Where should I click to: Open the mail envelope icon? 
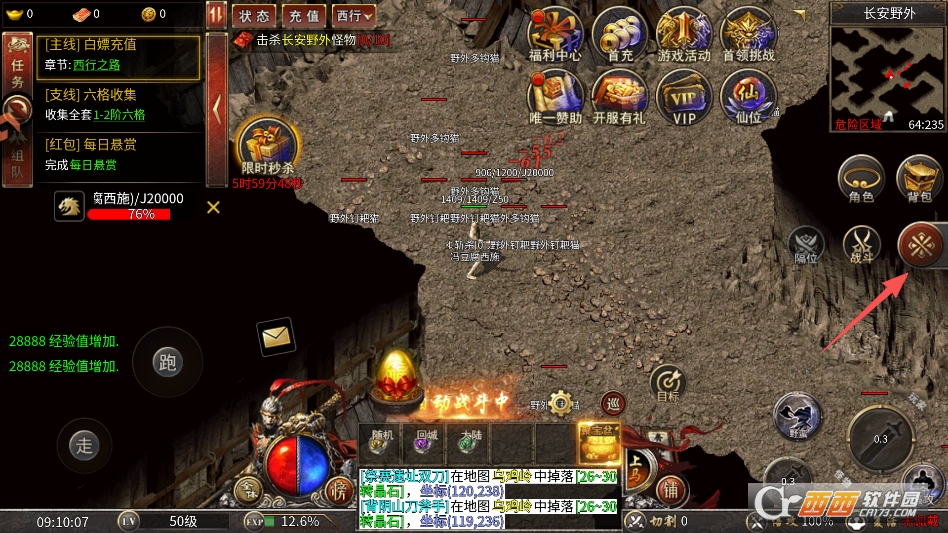[x=276, y=338]
